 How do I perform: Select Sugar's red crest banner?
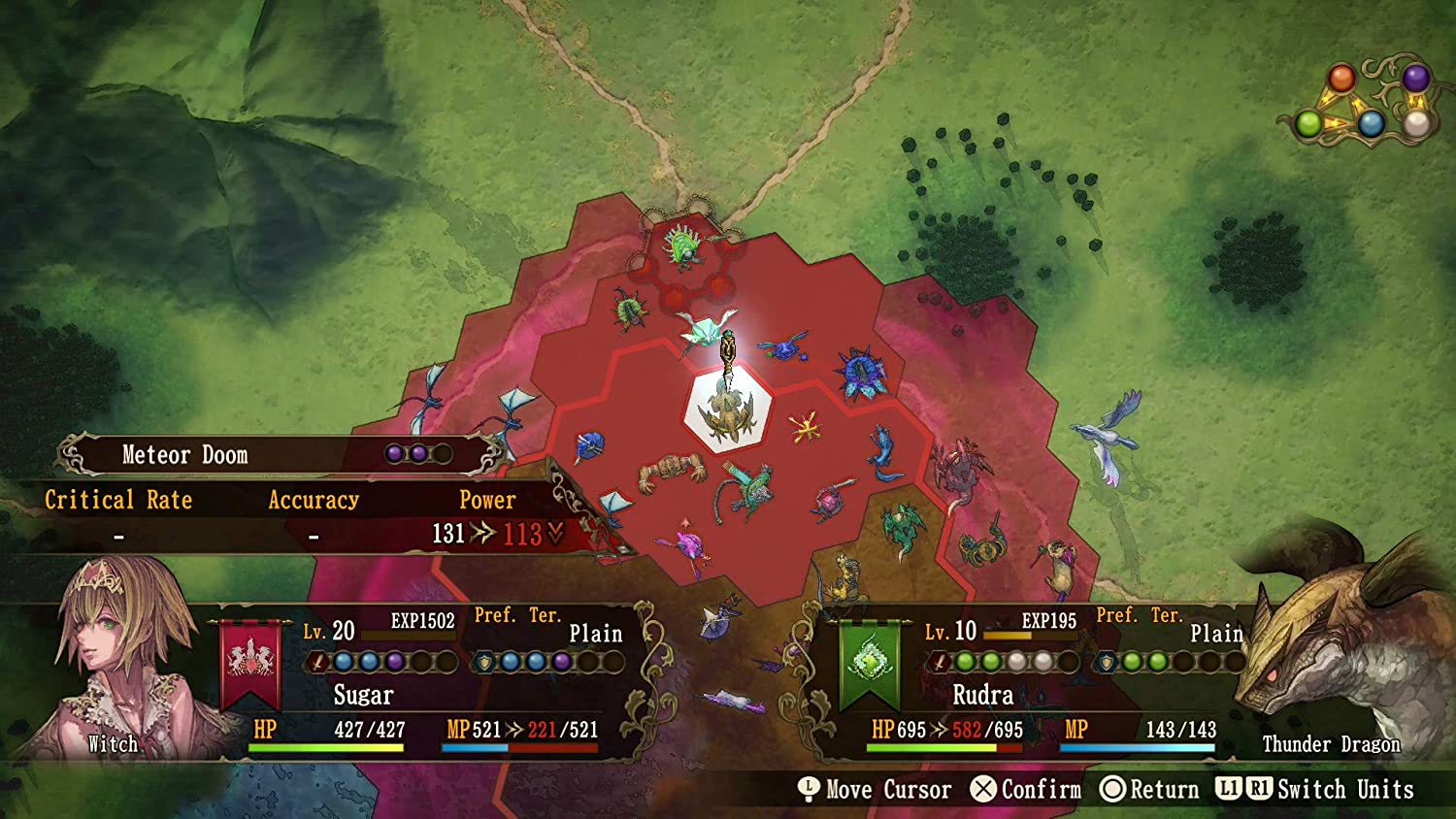pos(250,663)
